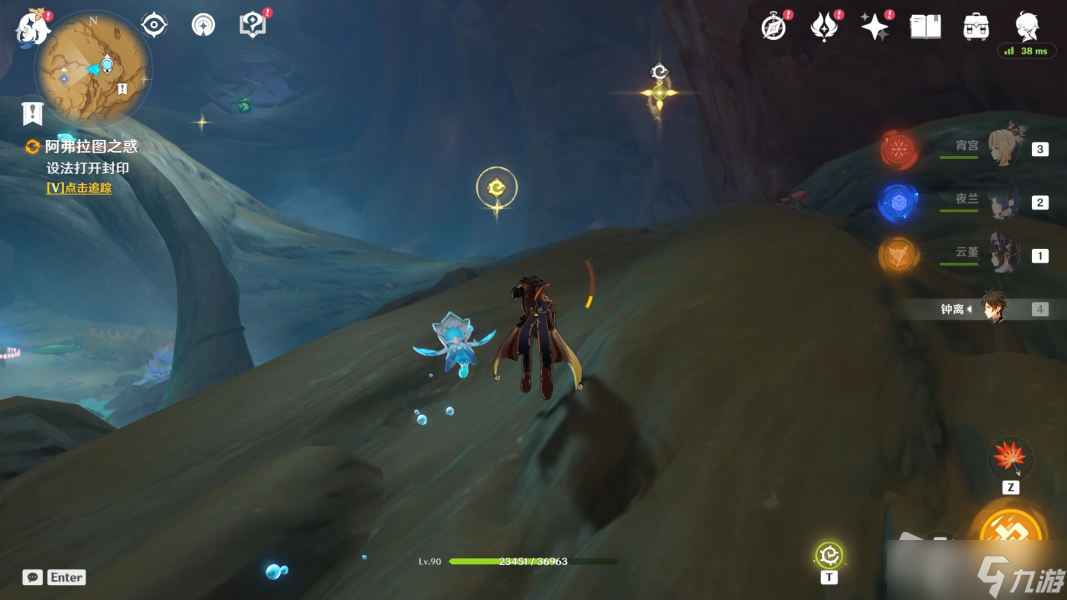Trigger 夜兰's blue elemental burst icon
This screenshot has width=1067, height=600.
(x=898, y=203)
